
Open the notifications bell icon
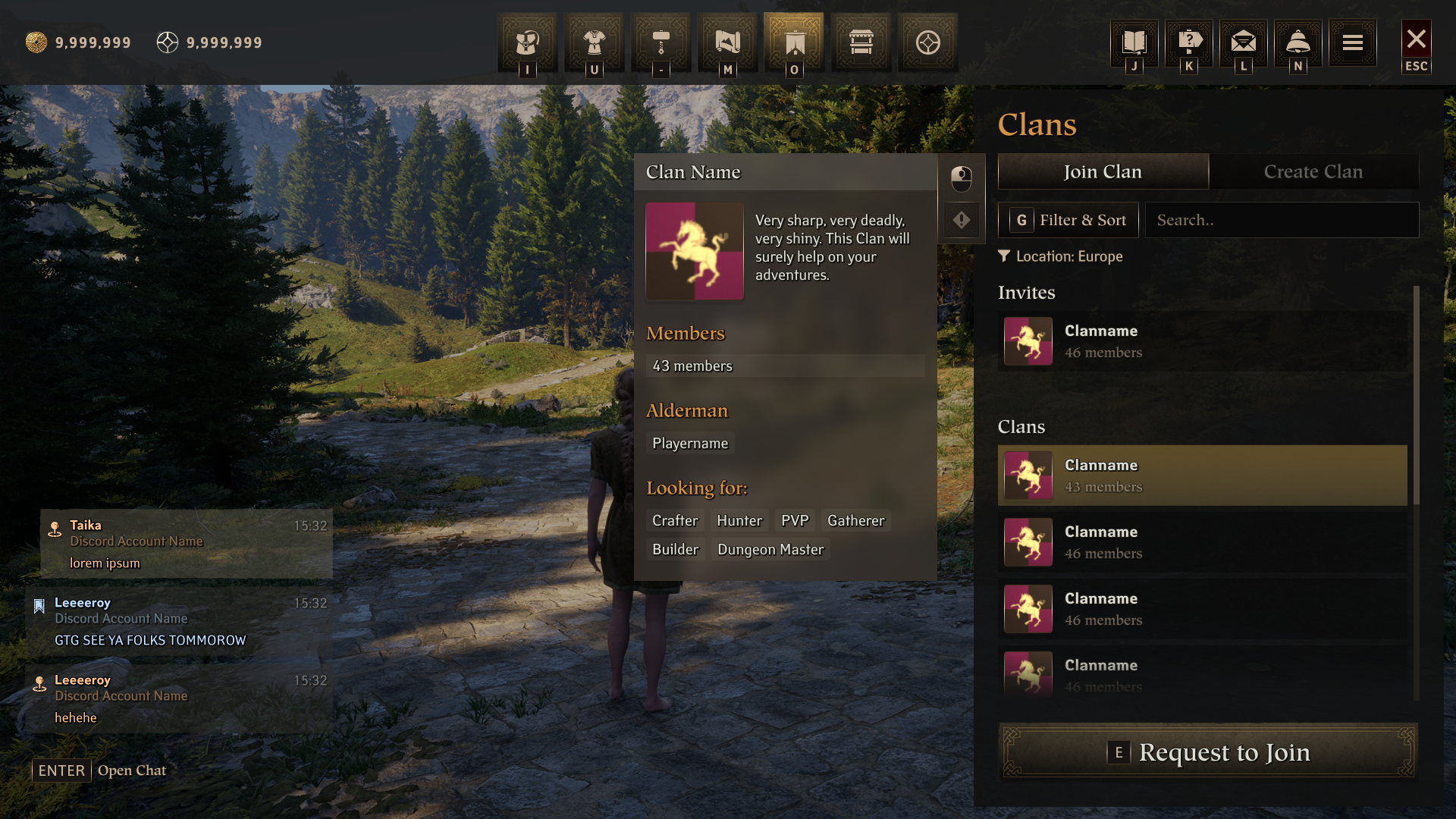(x=1298, y=42)
